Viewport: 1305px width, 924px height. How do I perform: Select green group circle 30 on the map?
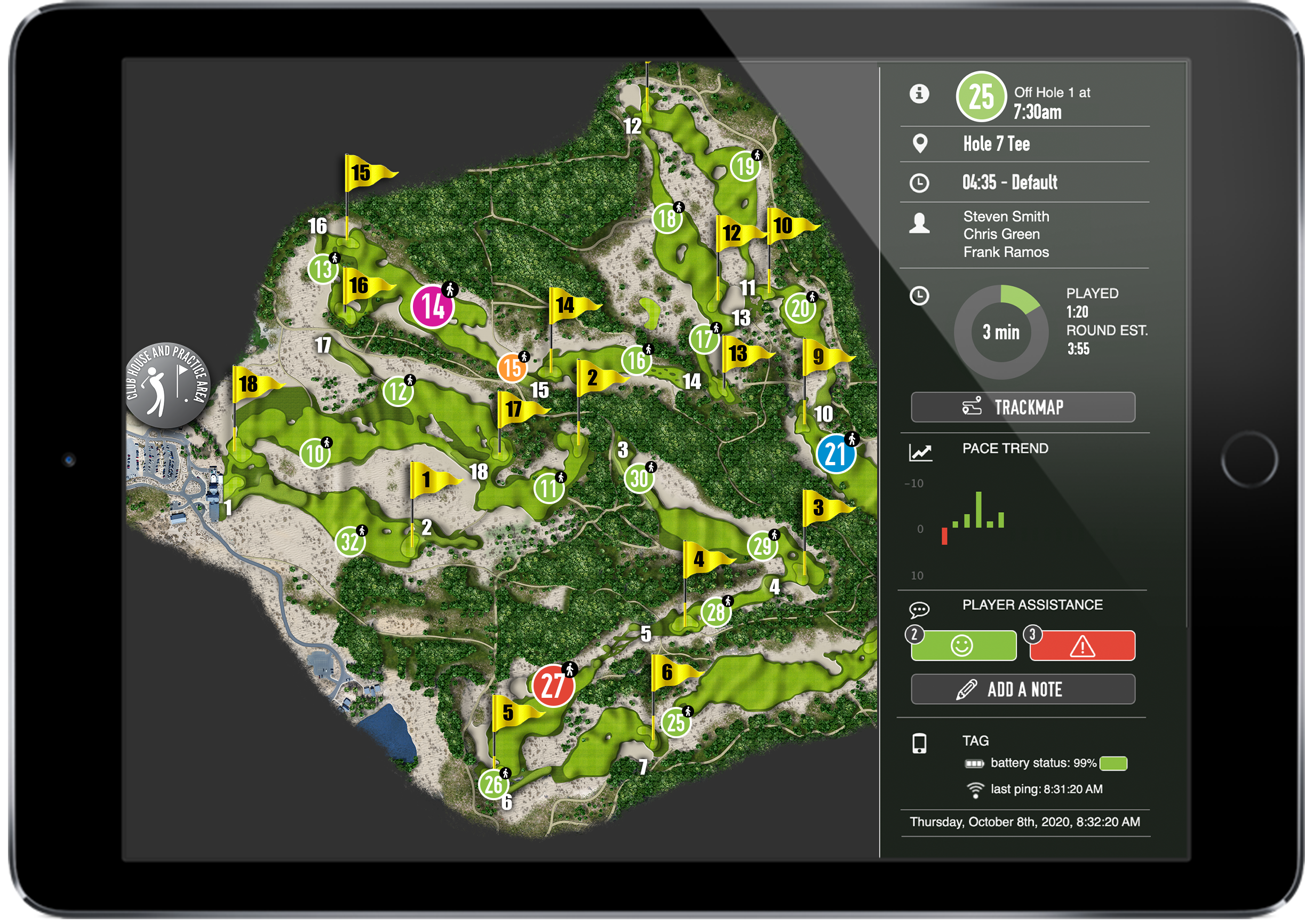[639, 478]
